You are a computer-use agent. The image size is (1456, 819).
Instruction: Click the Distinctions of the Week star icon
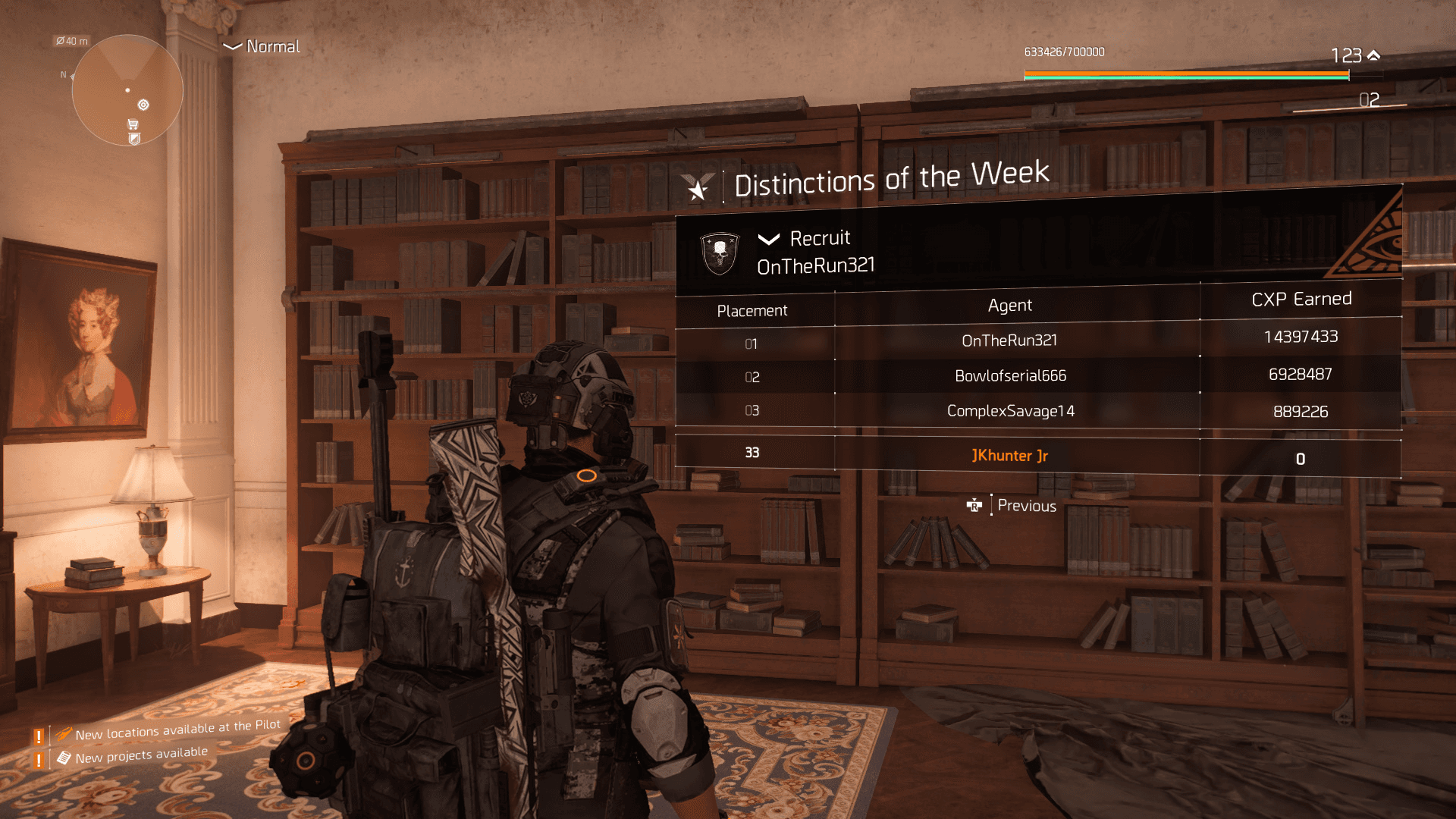pos(697,187)
